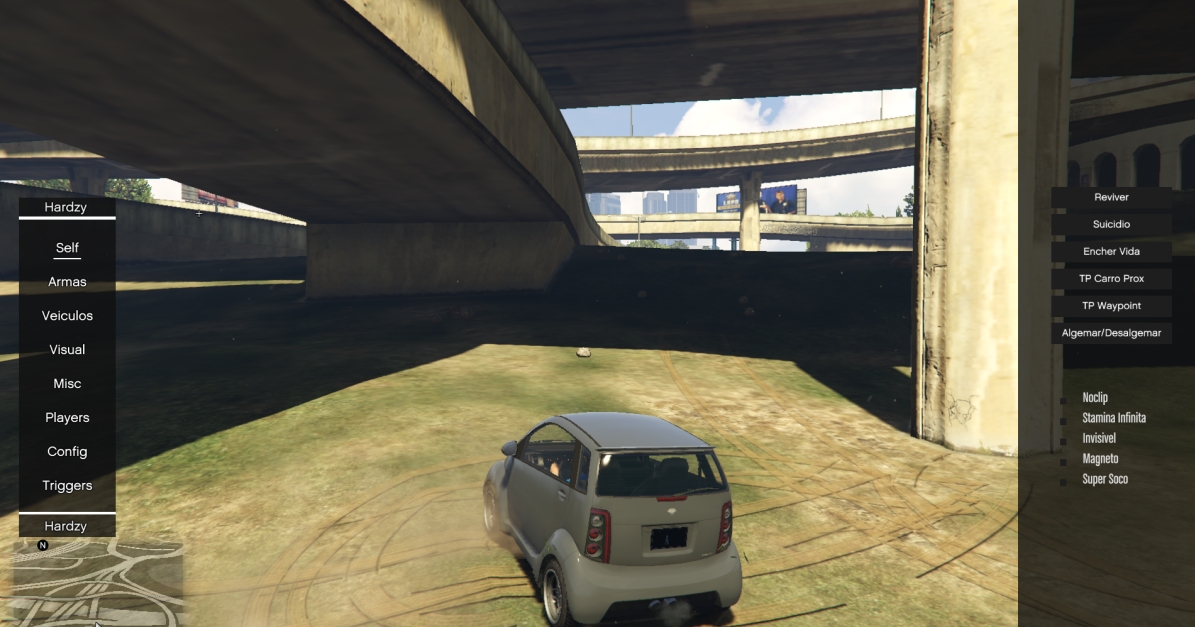The height and width of the screenshot is (627, 1195).
Task: Switch to the Veiculos category
Action: (x=67, y=316)
